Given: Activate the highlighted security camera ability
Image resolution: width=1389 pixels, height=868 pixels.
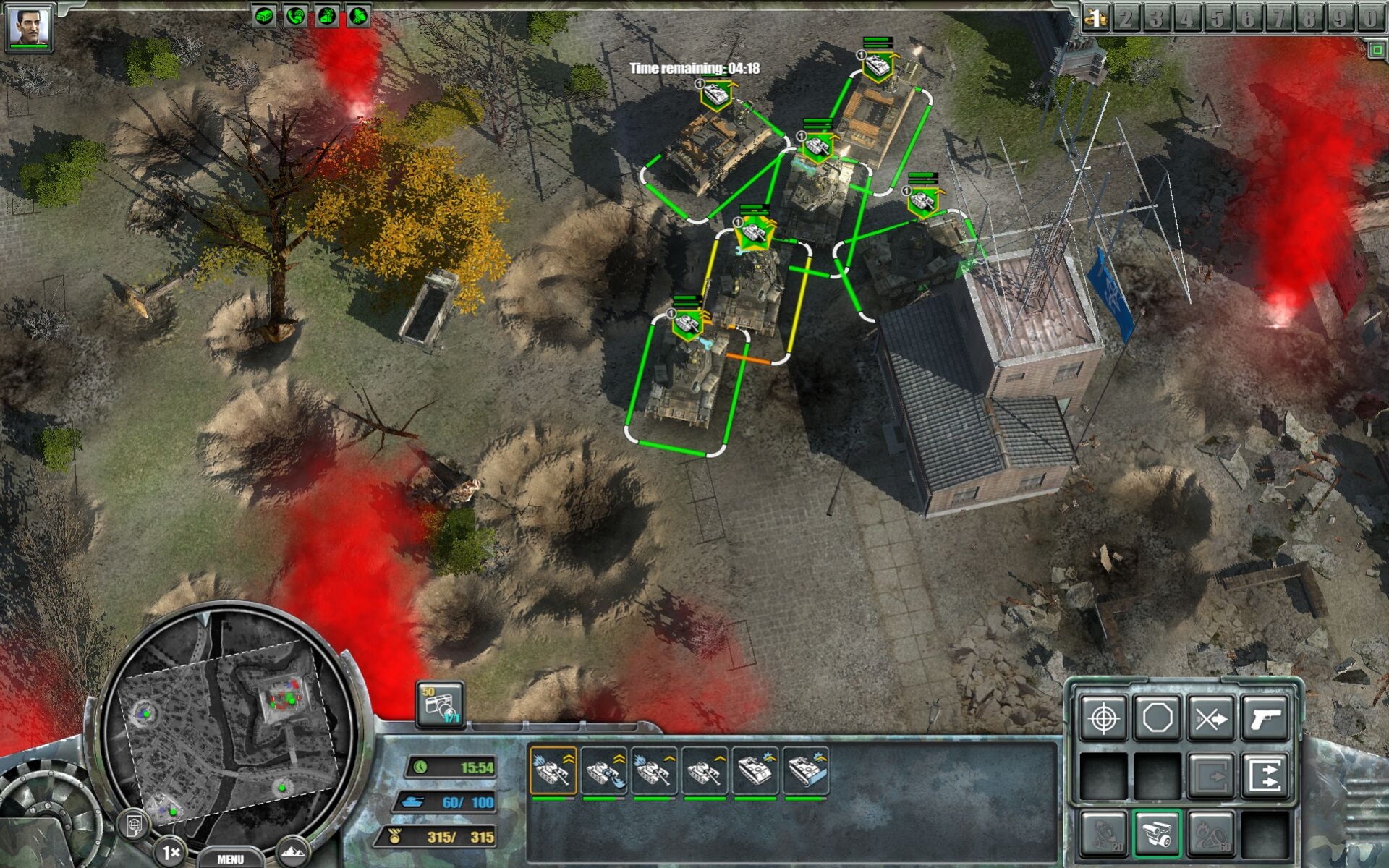Looking at the screenshot, I should (1157, 833).
